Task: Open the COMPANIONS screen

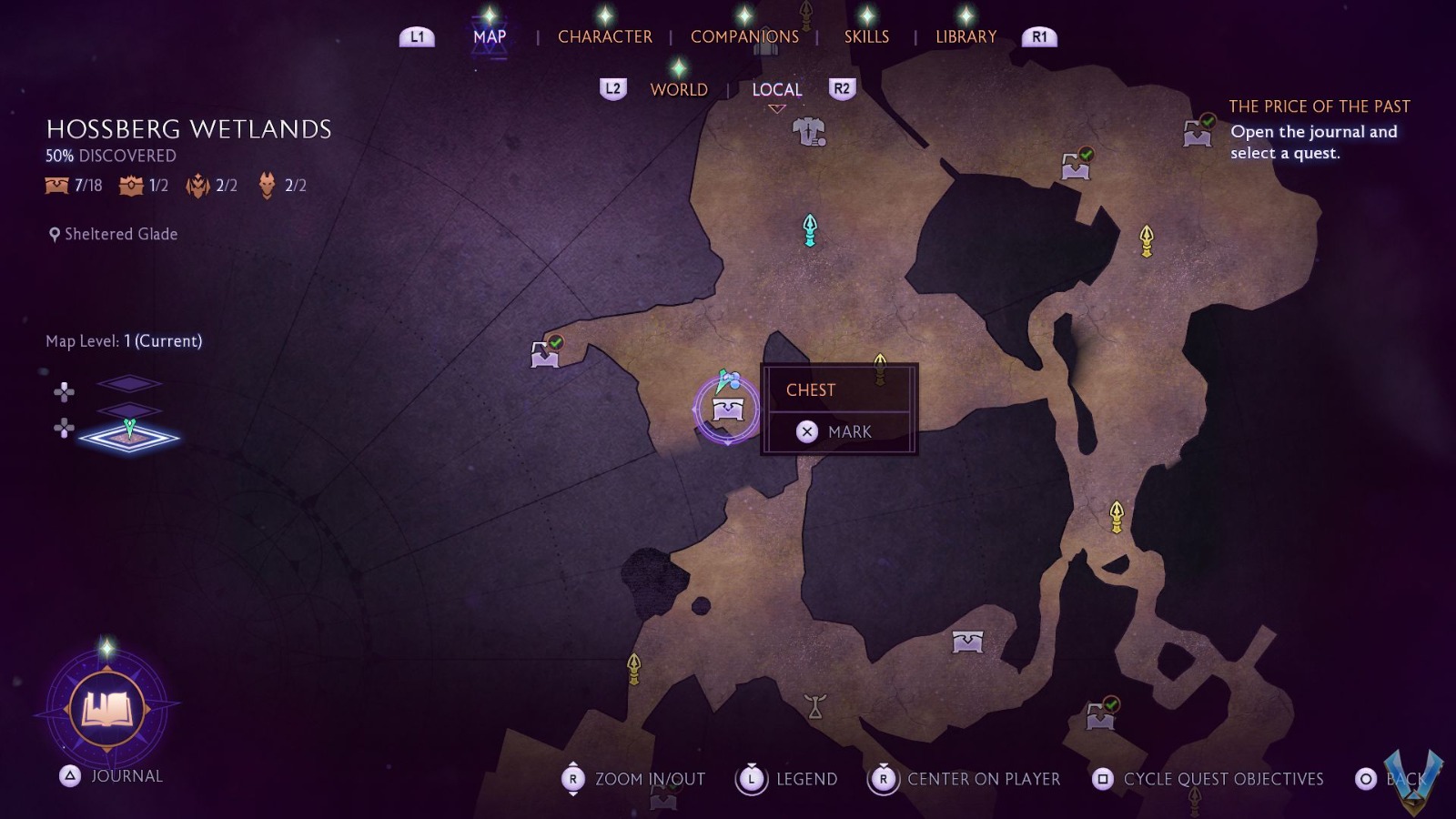Action: coord(743,37)
